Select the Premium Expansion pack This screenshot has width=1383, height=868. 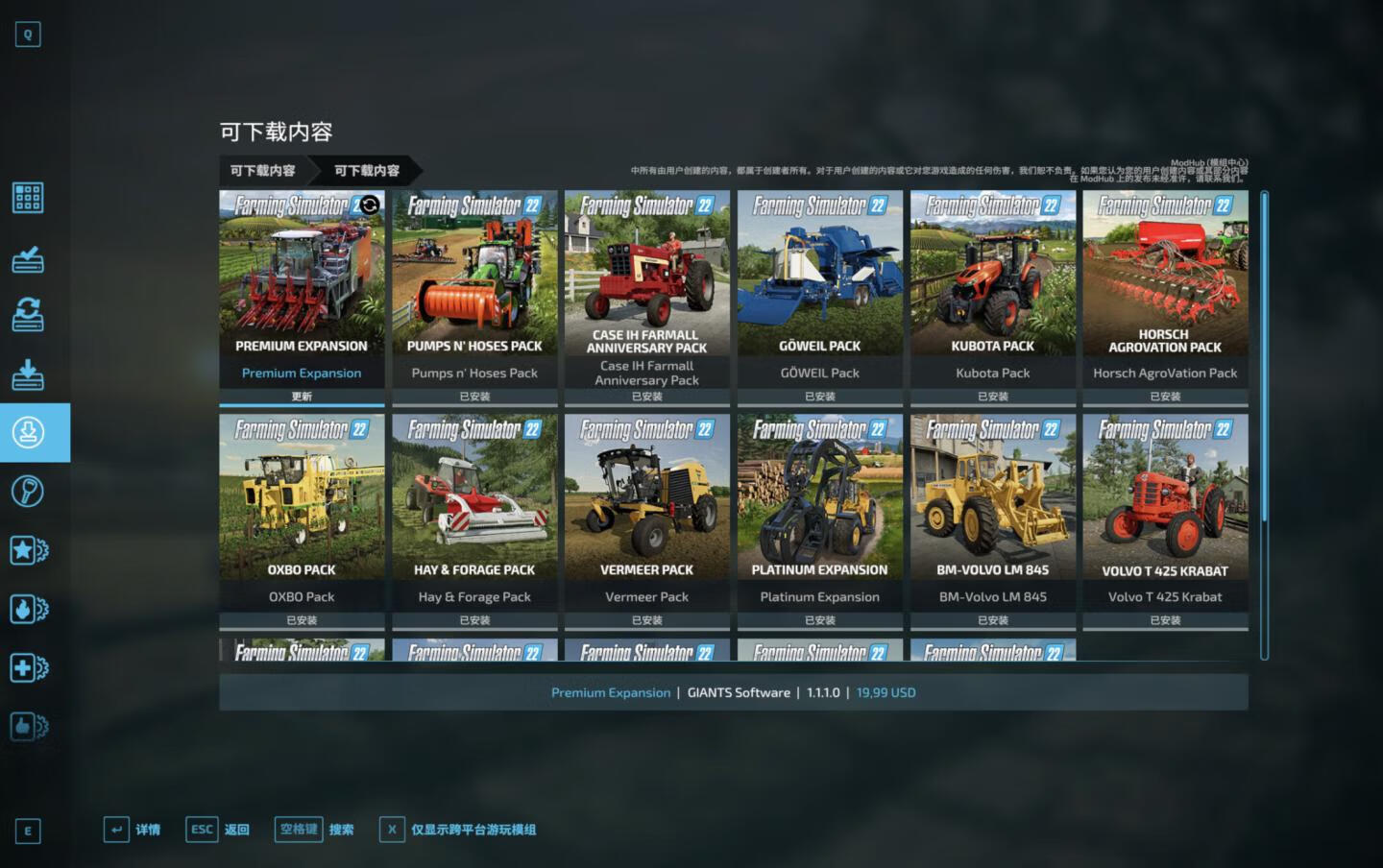(x=302, y=288)
